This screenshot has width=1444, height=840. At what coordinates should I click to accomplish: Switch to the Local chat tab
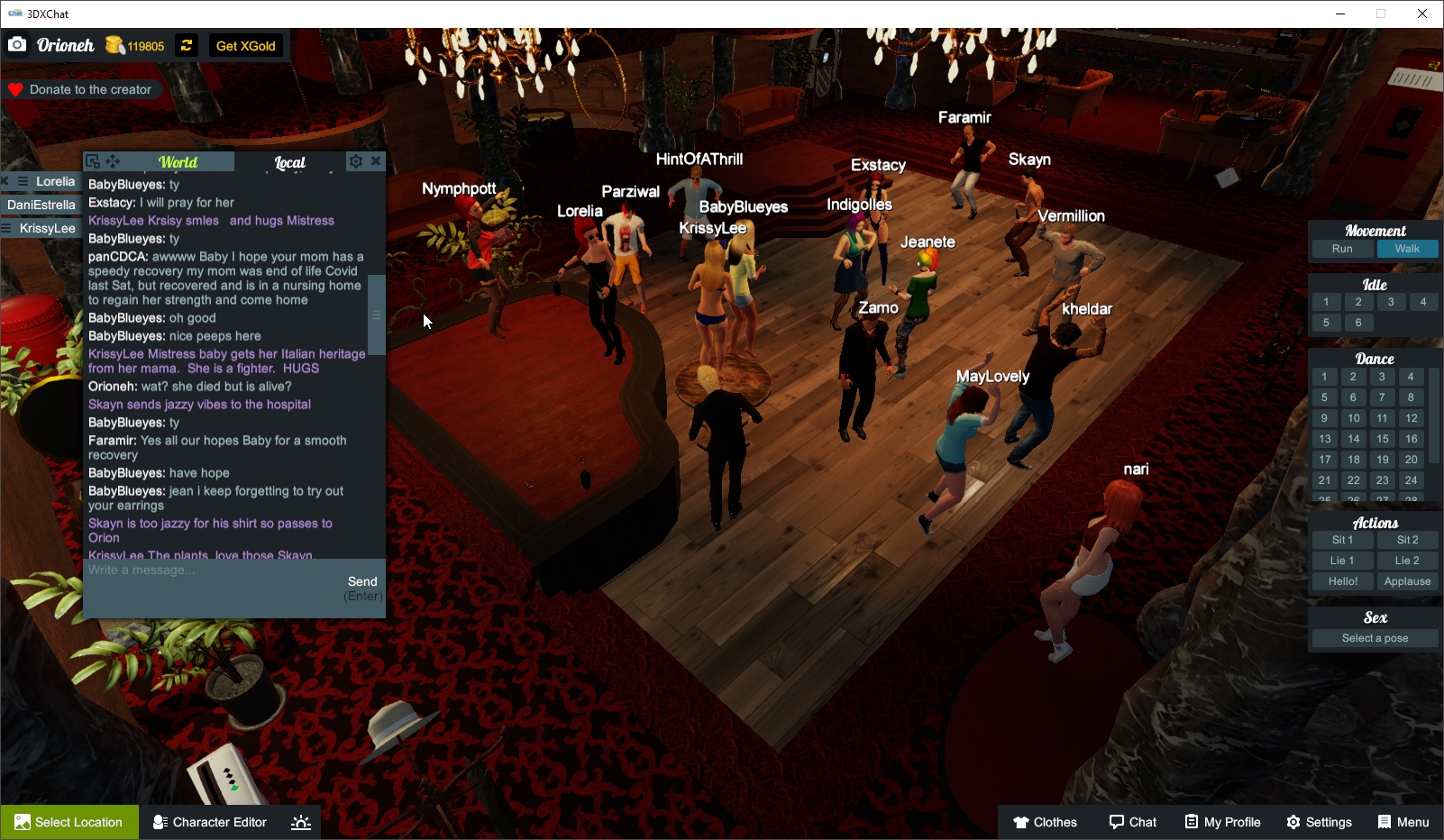click(x=292, y=161)
